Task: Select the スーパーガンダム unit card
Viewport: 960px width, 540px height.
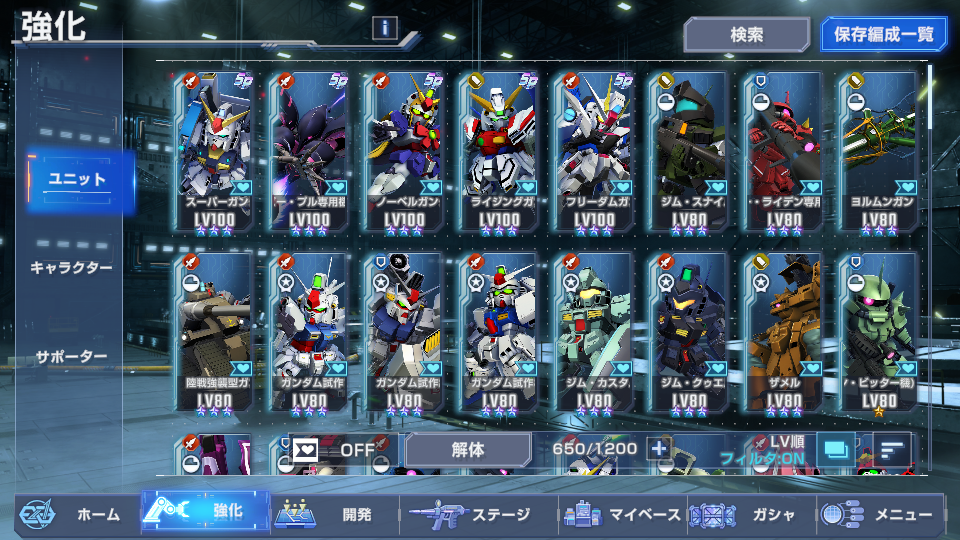Action: (213, 152)
